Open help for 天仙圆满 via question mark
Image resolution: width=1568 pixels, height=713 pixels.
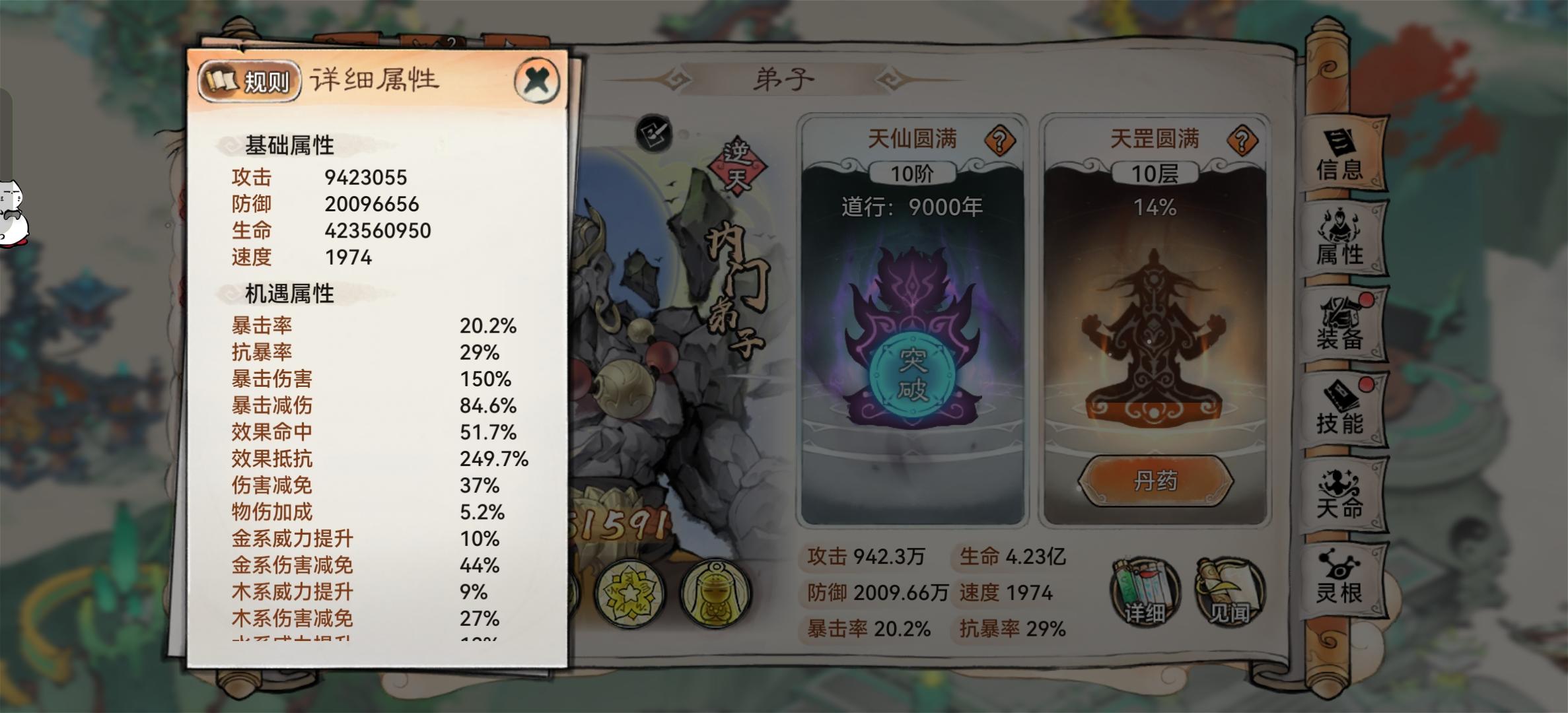point(1001,139)
